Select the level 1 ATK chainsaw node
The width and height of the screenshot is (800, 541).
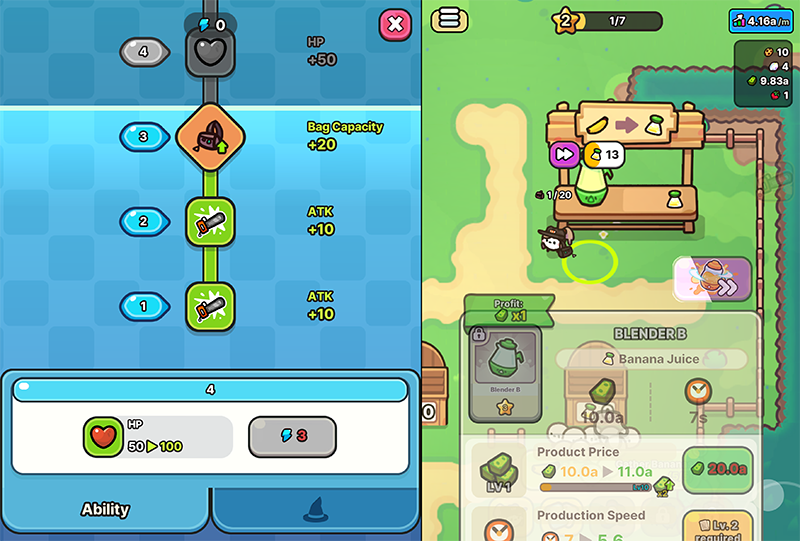pyautogui.click(x=210, y=307)
